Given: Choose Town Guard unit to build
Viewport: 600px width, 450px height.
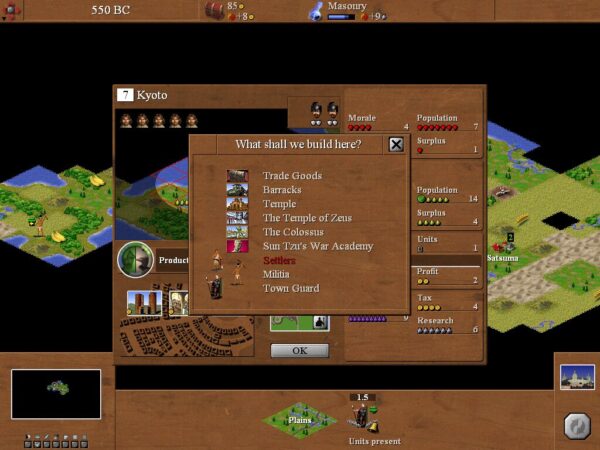Looking at the screenshot, I should pos(291,288).
